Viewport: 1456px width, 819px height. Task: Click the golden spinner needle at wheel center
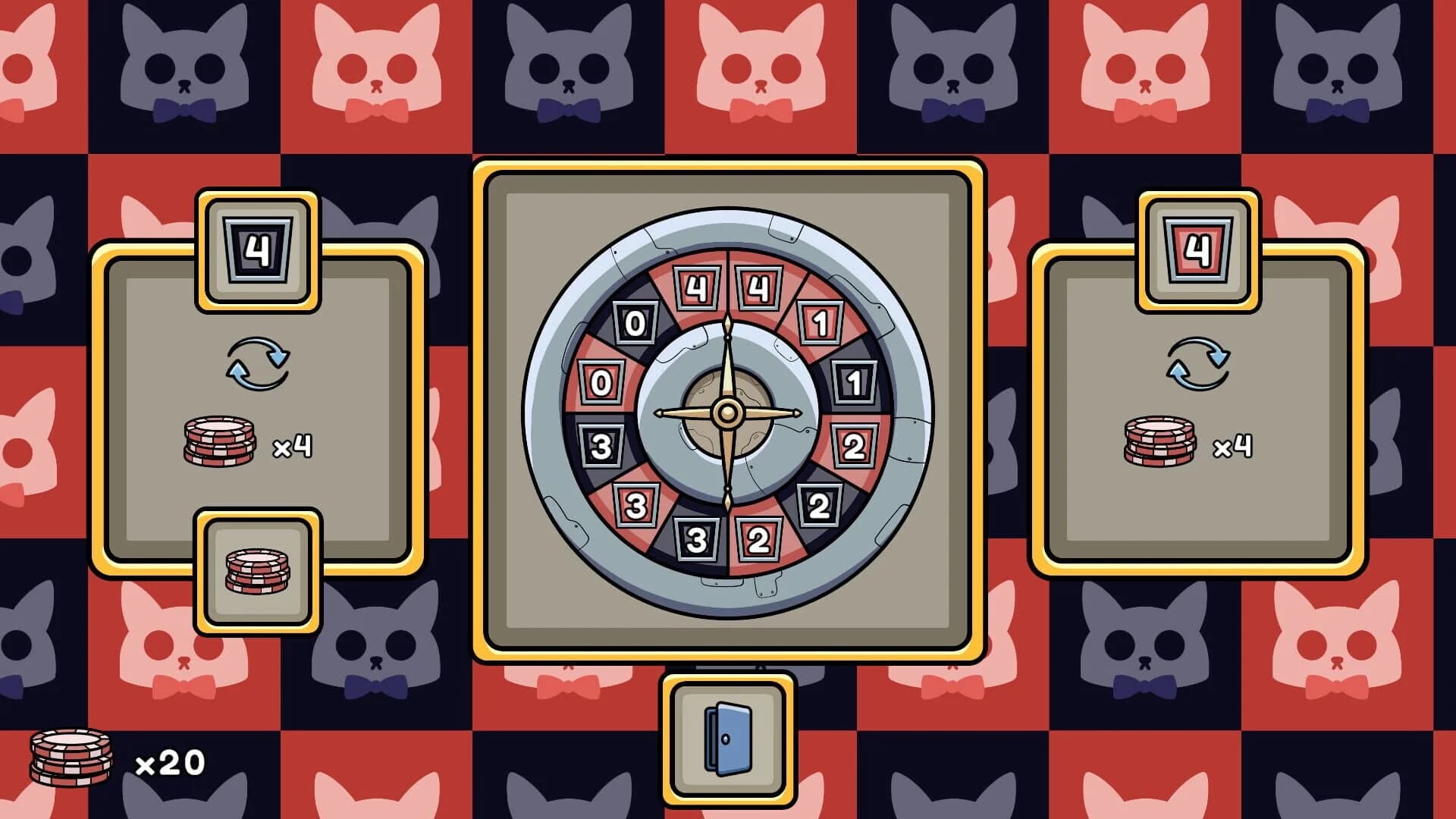point(728,413)
